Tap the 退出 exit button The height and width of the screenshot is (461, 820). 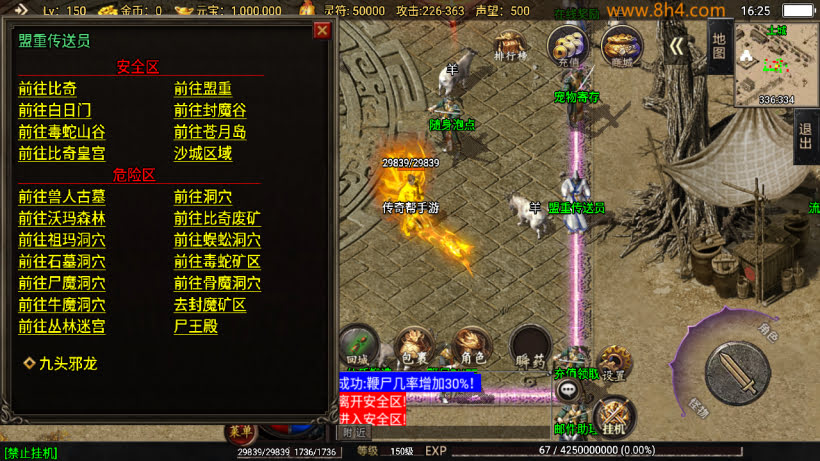click(805, 135)
